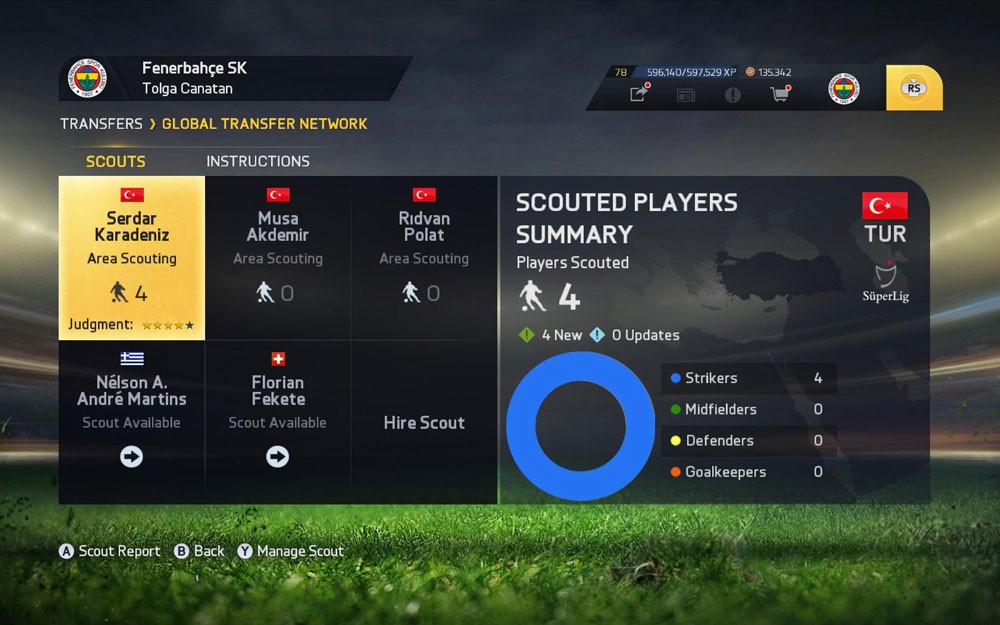Open the Hire Scout tile
This screenshot has height=625, width=1000.
424,422
